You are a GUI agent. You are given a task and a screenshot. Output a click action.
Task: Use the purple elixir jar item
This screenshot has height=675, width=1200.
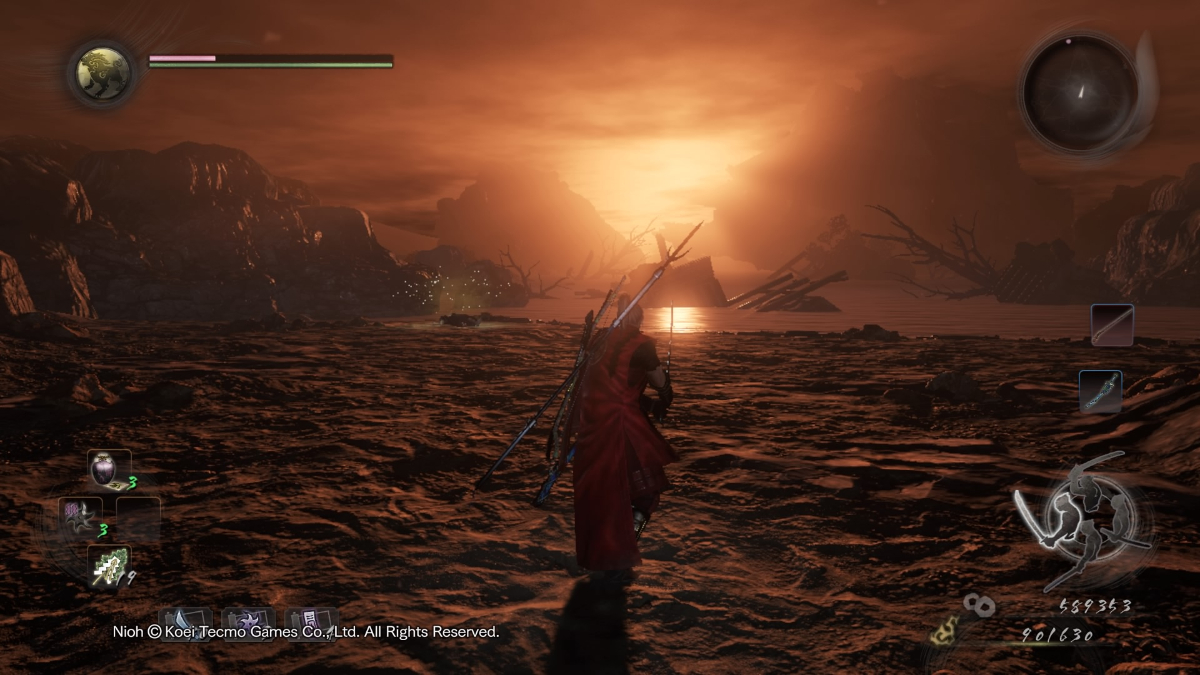coord(108,468)
